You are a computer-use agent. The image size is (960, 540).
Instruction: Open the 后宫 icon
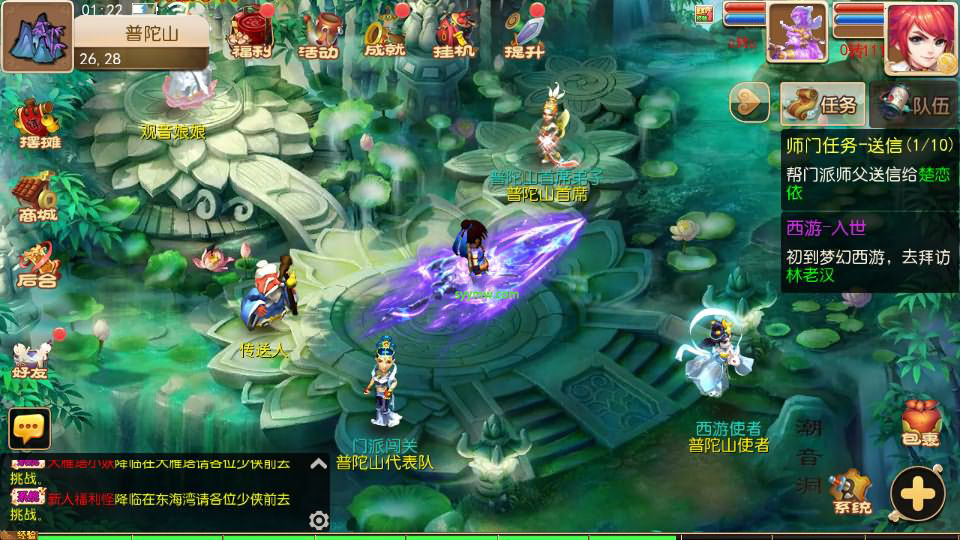coord(35,264)
